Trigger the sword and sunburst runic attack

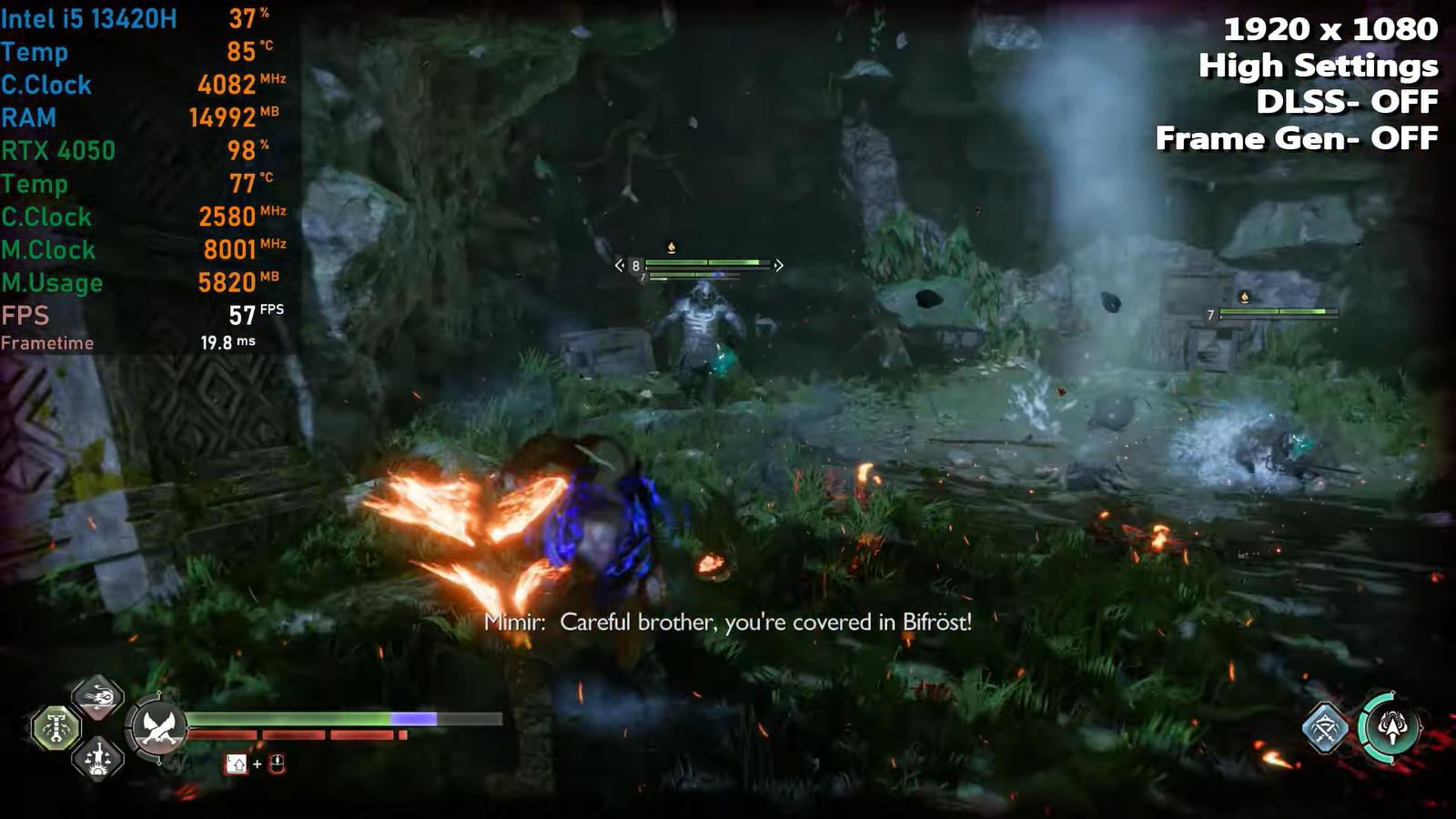(97, 757)
